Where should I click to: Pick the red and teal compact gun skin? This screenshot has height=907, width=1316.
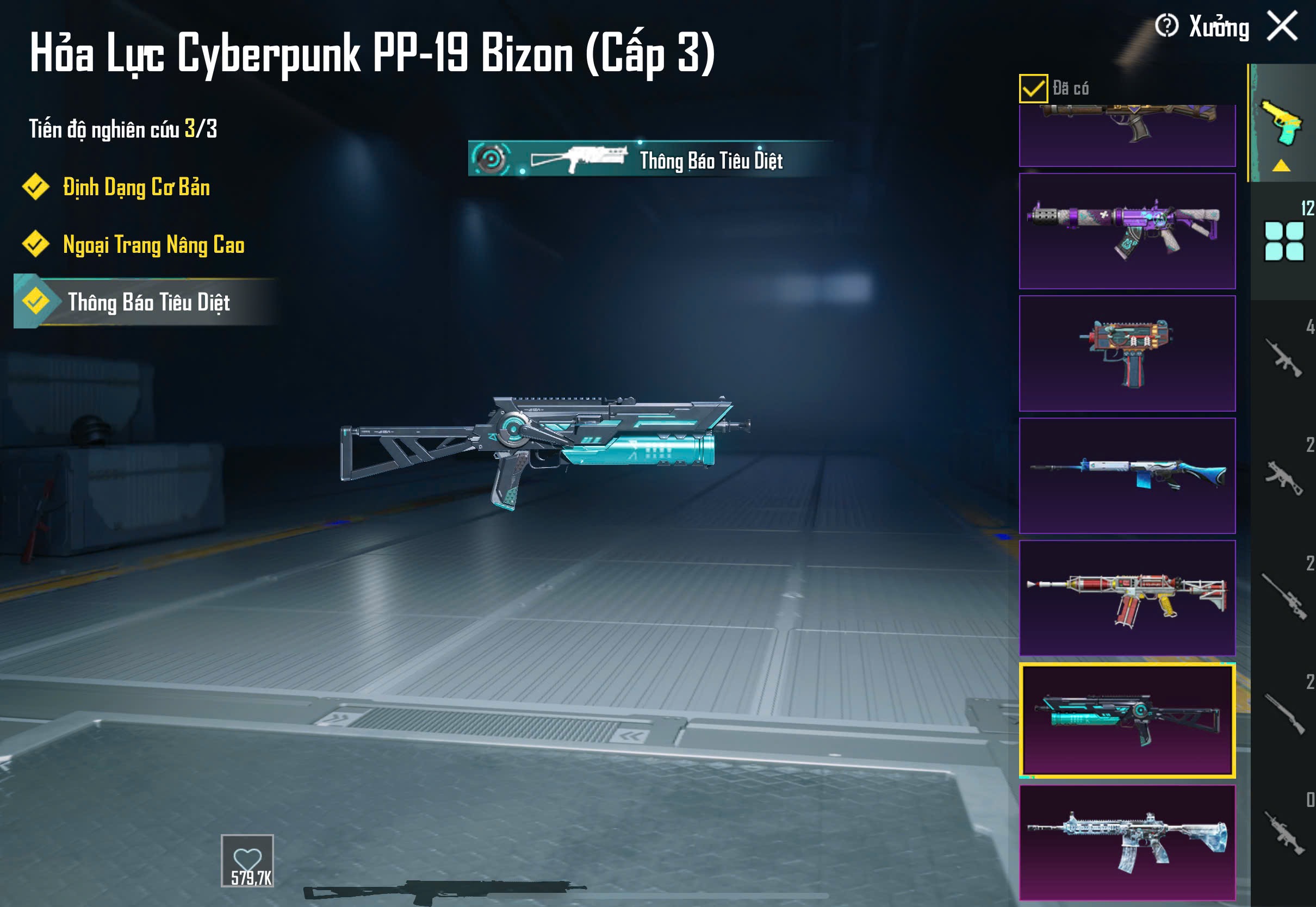1127,353
